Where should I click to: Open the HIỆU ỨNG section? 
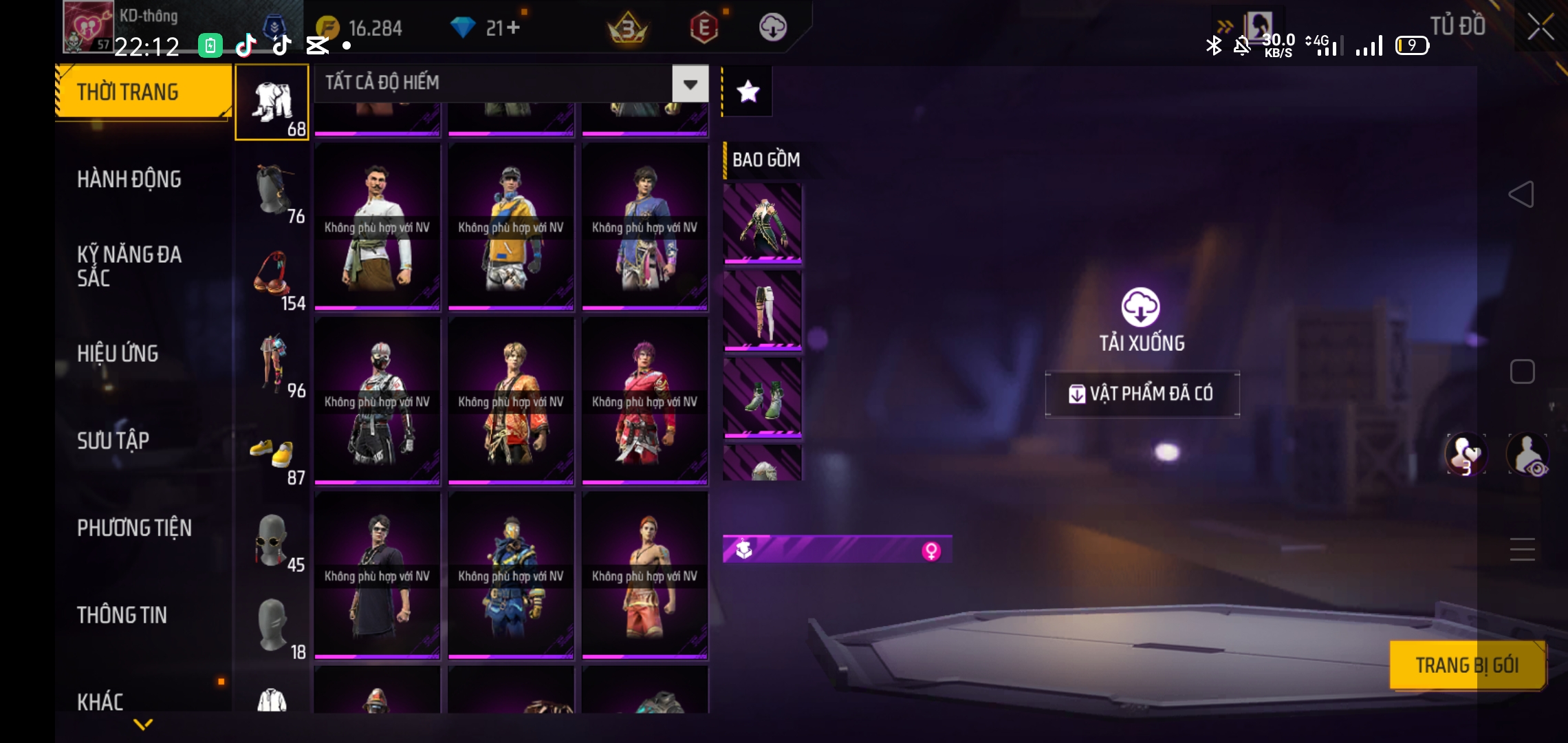pos(118,354)
